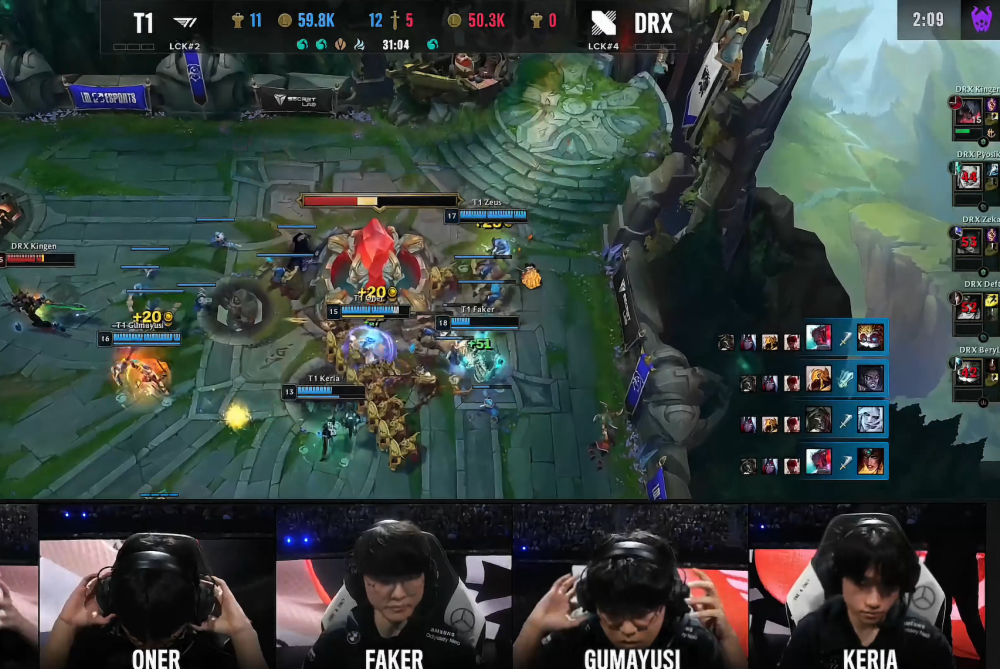The image size is (1000, 669).
Task: Click the DRX team logo on the scoreboard
Action: (x=603, y=22)
